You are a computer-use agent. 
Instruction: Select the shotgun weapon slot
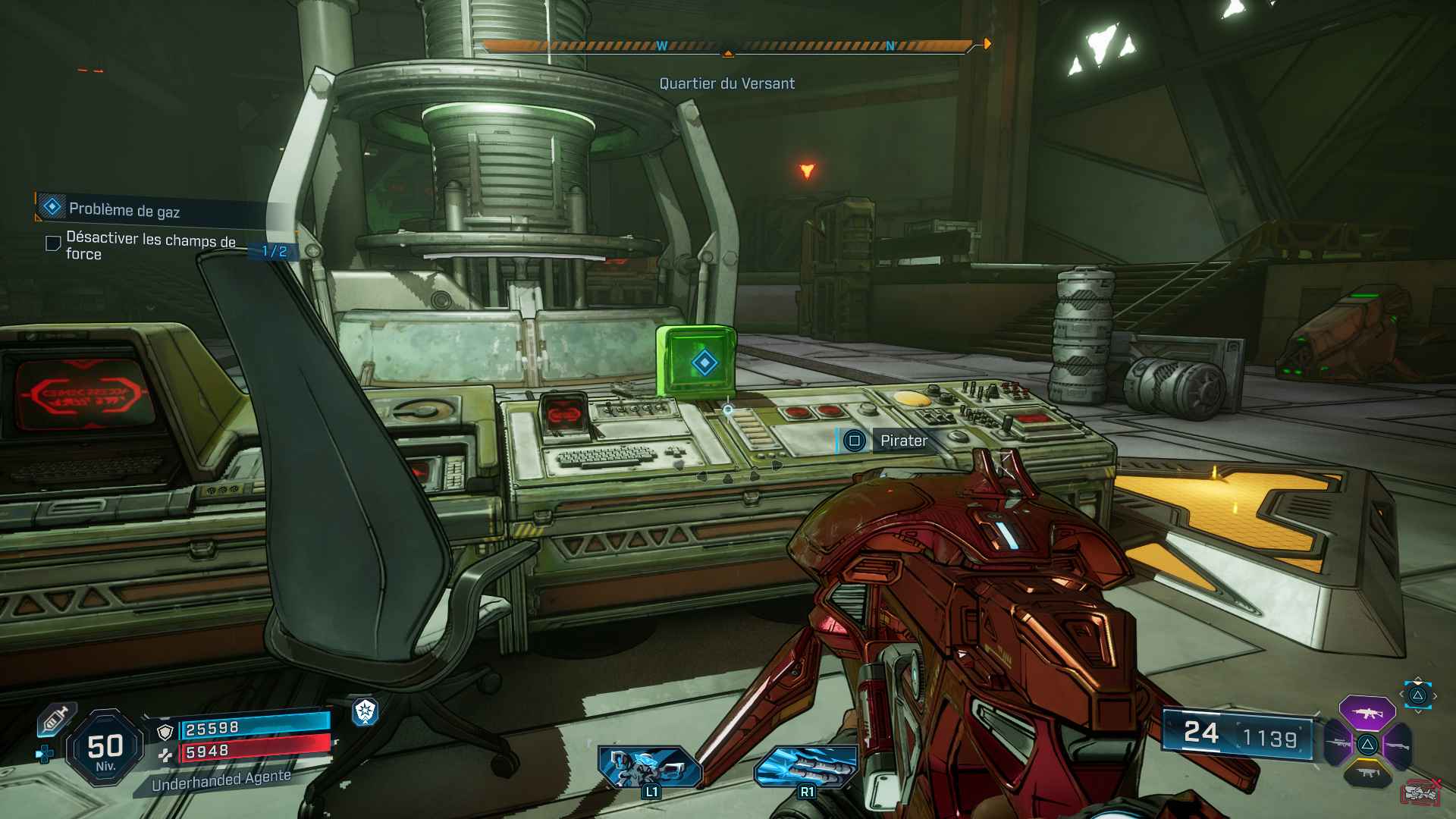pos(1397,745)
